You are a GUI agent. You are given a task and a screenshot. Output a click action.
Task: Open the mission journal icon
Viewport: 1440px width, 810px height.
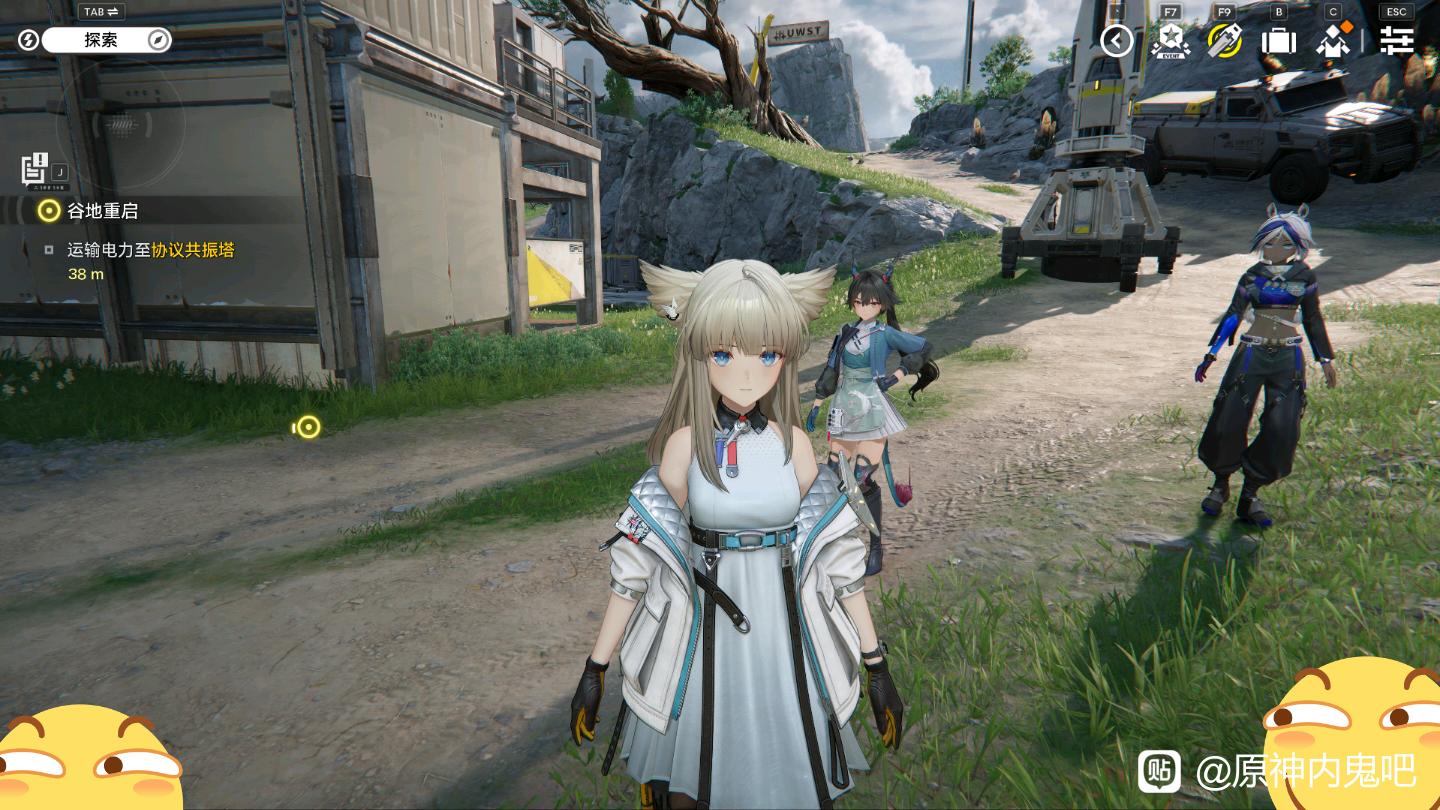pyautogui.click(x=35, y=168)
